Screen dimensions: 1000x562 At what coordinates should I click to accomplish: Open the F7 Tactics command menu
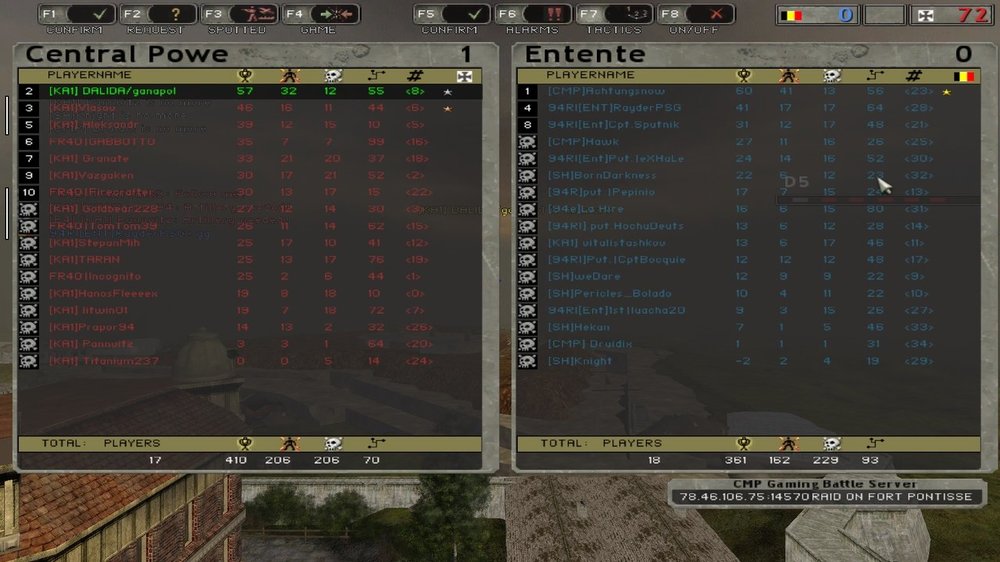(x=615, y=14)
